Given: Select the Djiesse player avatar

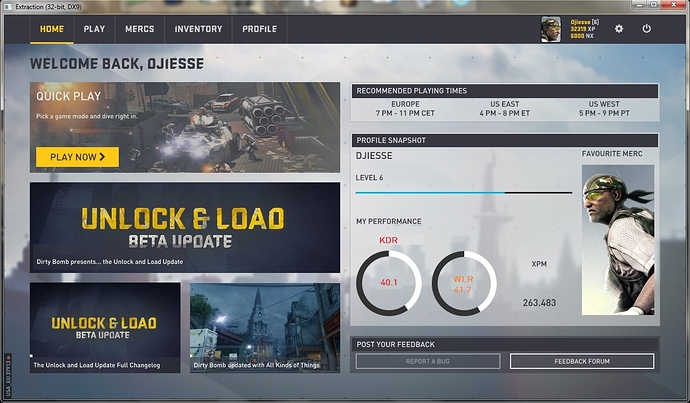Looking at the screenshot, I should point(552,29).
